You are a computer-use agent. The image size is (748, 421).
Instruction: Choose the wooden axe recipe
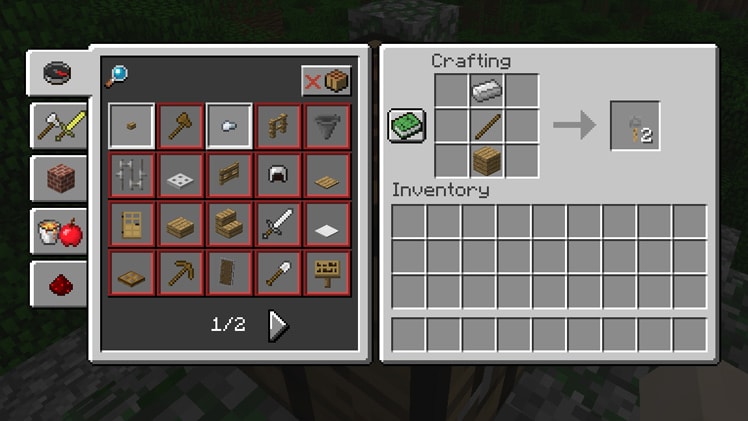click(x=181, y=126)
